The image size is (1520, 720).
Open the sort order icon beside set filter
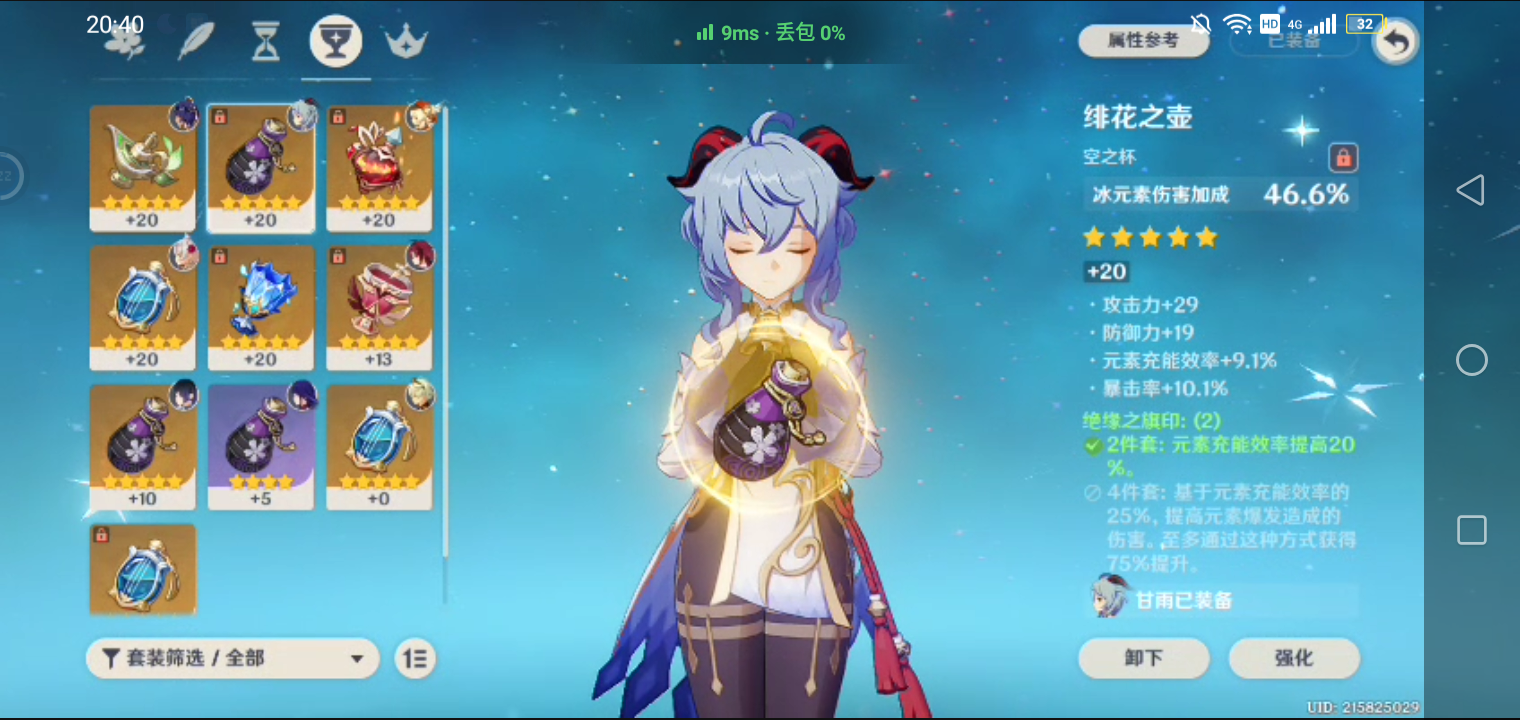tap(415, 658)
